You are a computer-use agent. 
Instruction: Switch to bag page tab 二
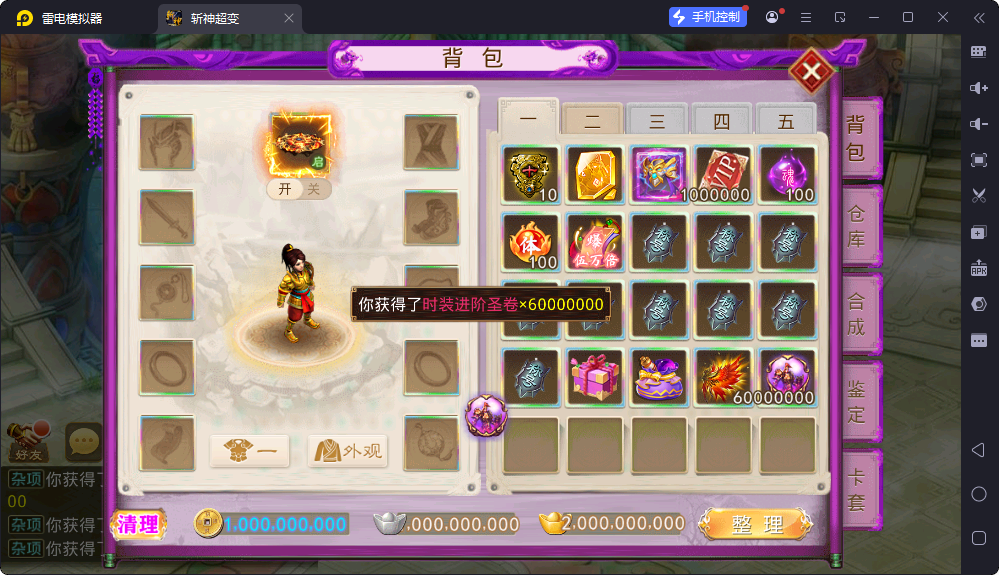point(592,121)
